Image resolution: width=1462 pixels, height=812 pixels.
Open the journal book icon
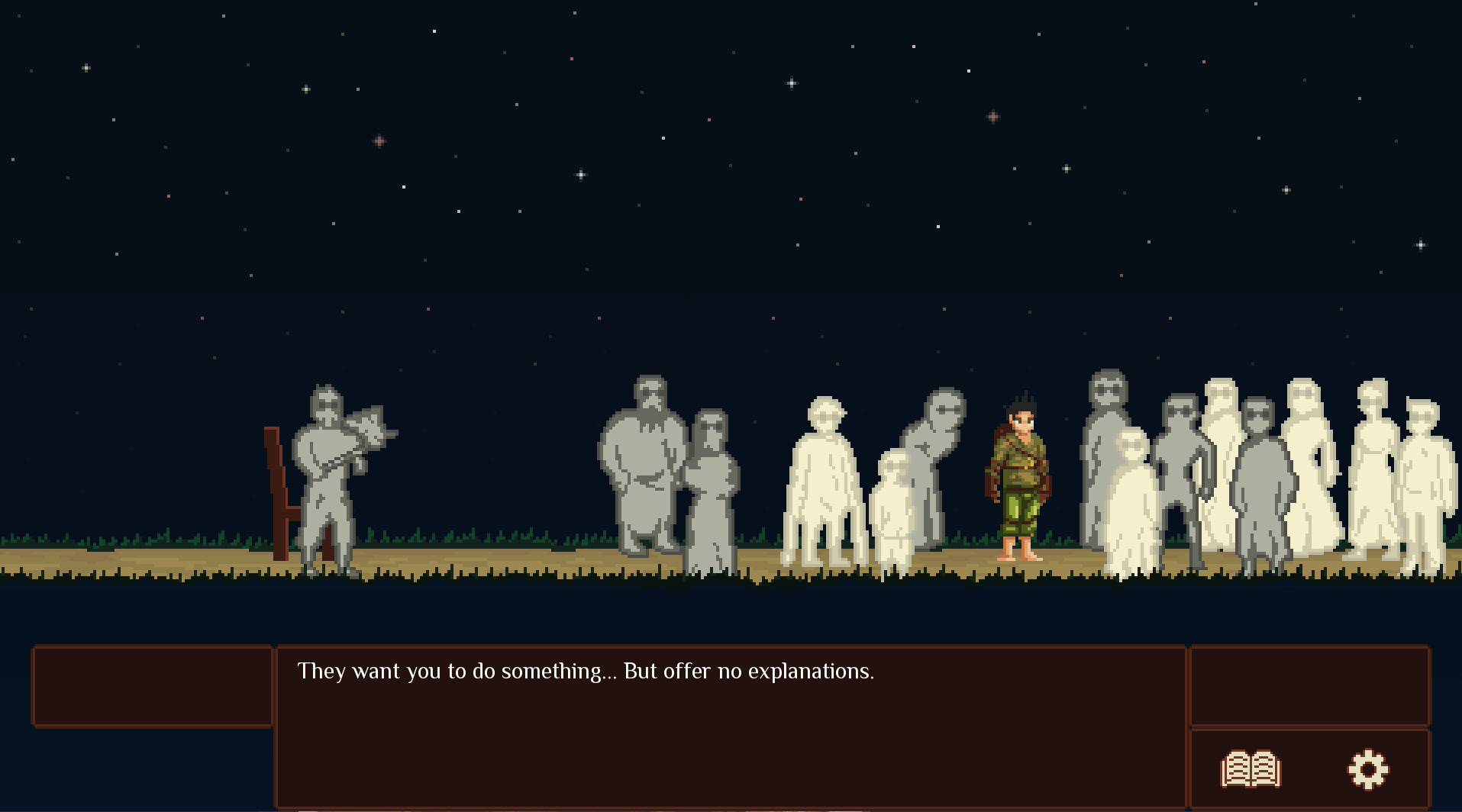tap(1251, 768)
